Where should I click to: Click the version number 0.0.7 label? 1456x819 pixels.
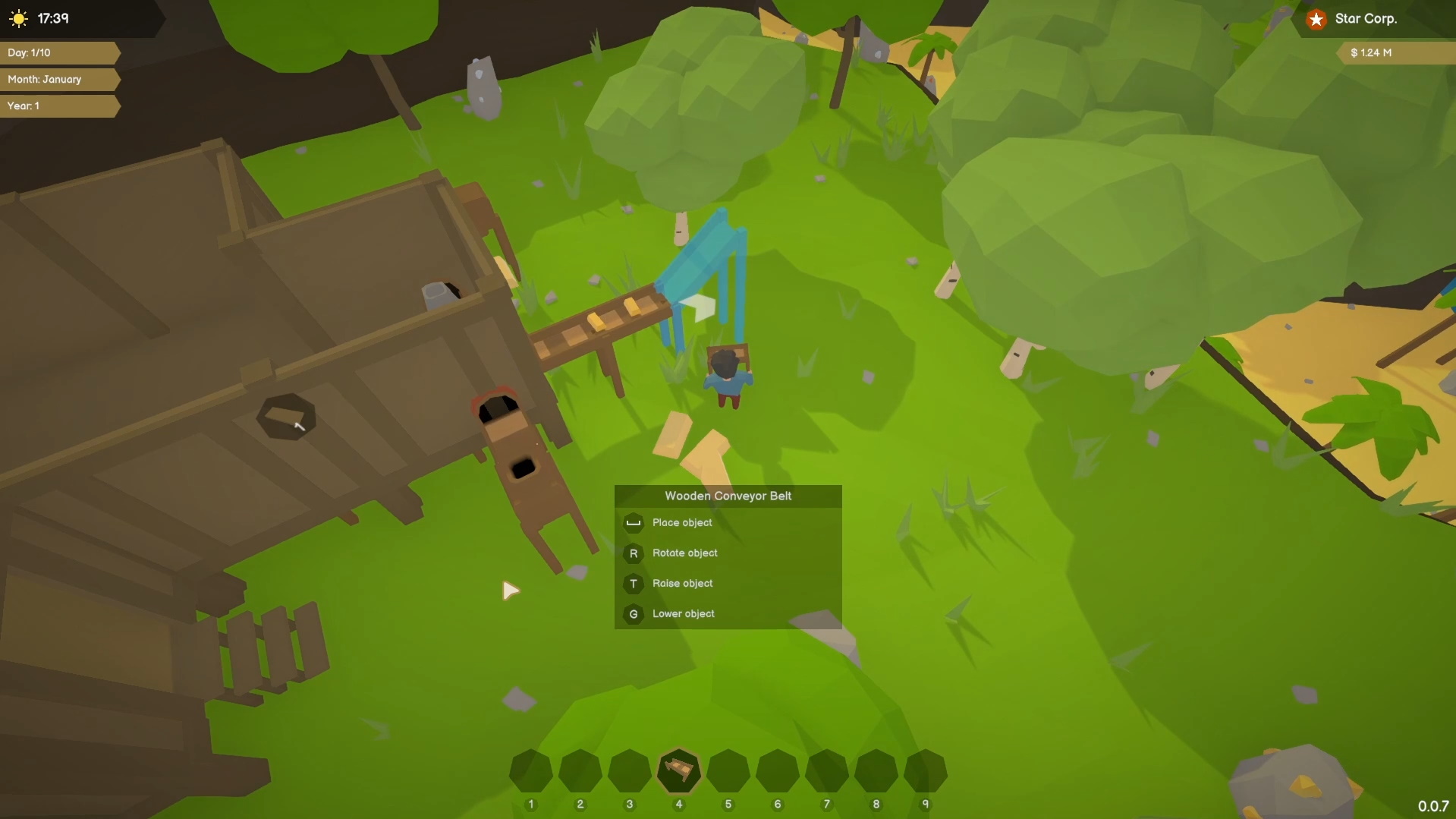[1434, 806]
